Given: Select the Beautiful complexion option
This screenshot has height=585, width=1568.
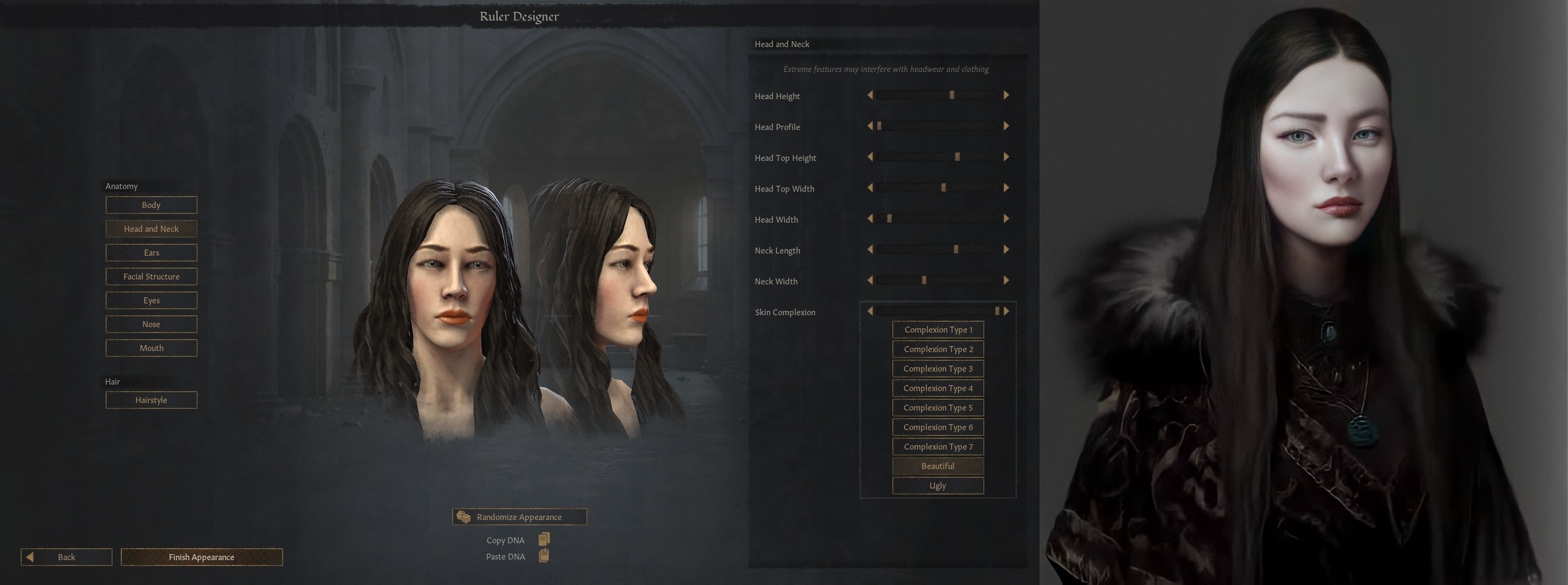Looking at the screenshot, I should [x=938, y=466].
